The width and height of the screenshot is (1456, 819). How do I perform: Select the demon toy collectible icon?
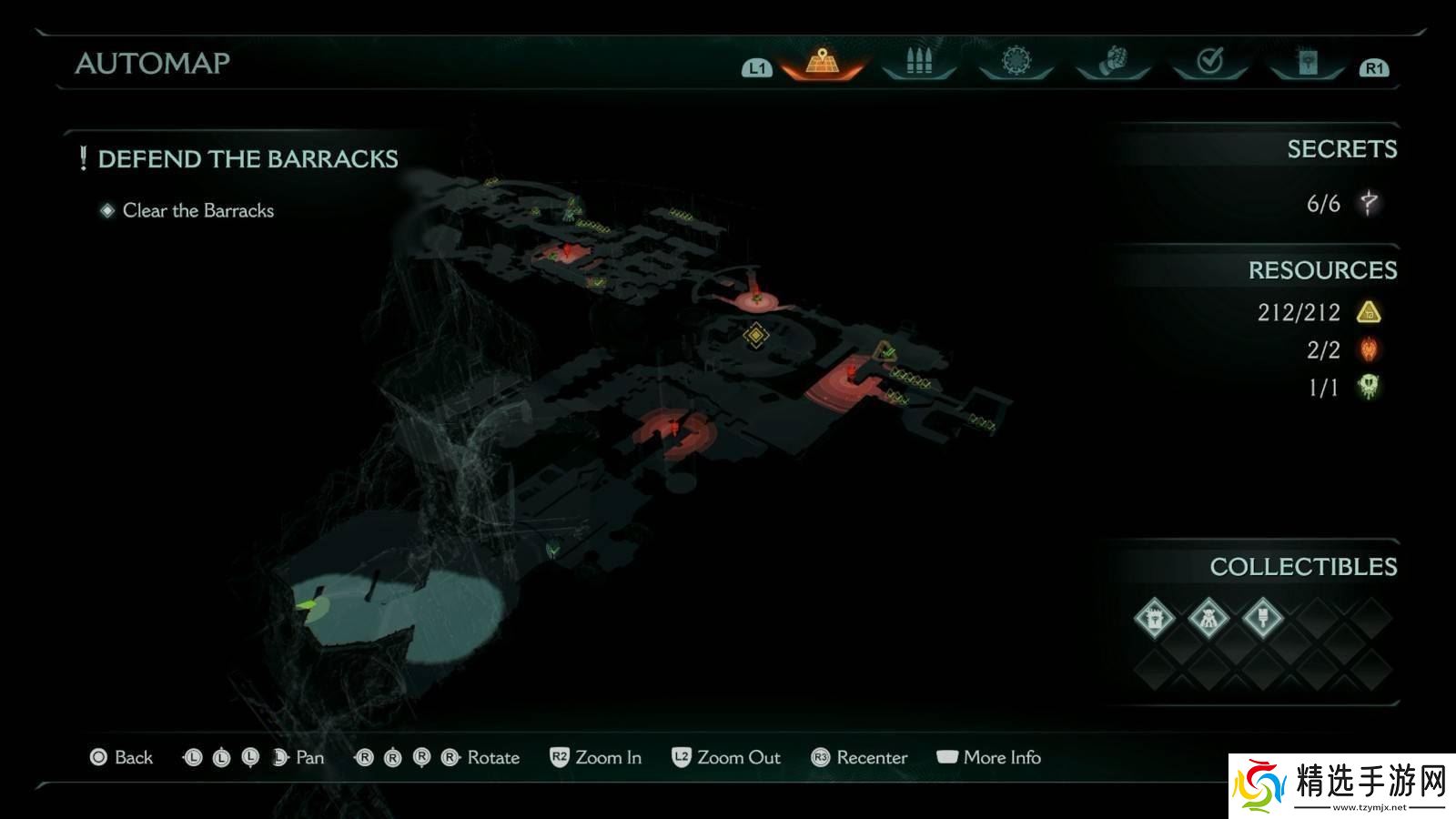pyautogui.click(x=1208, y=620)
